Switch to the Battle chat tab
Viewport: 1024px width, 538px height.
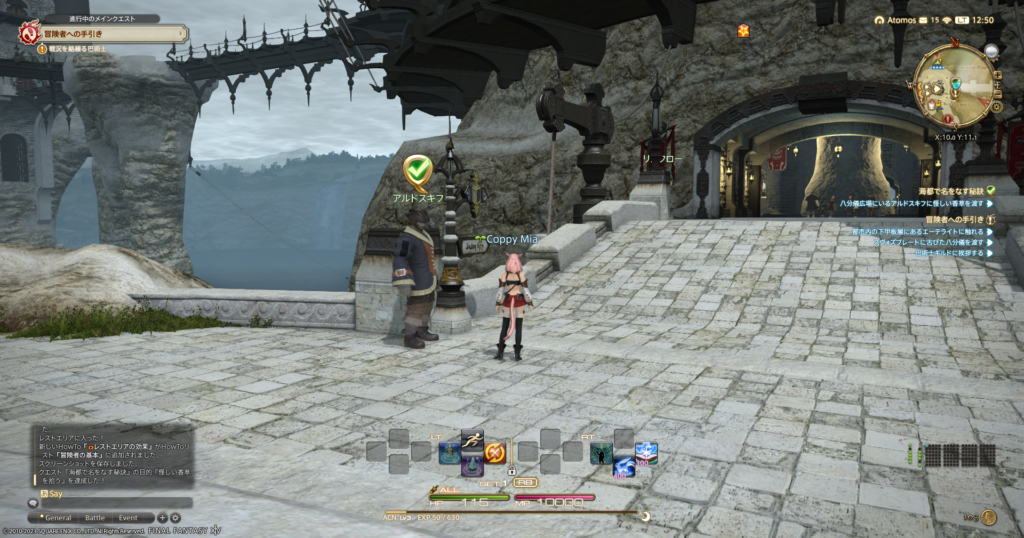[95, 517]
